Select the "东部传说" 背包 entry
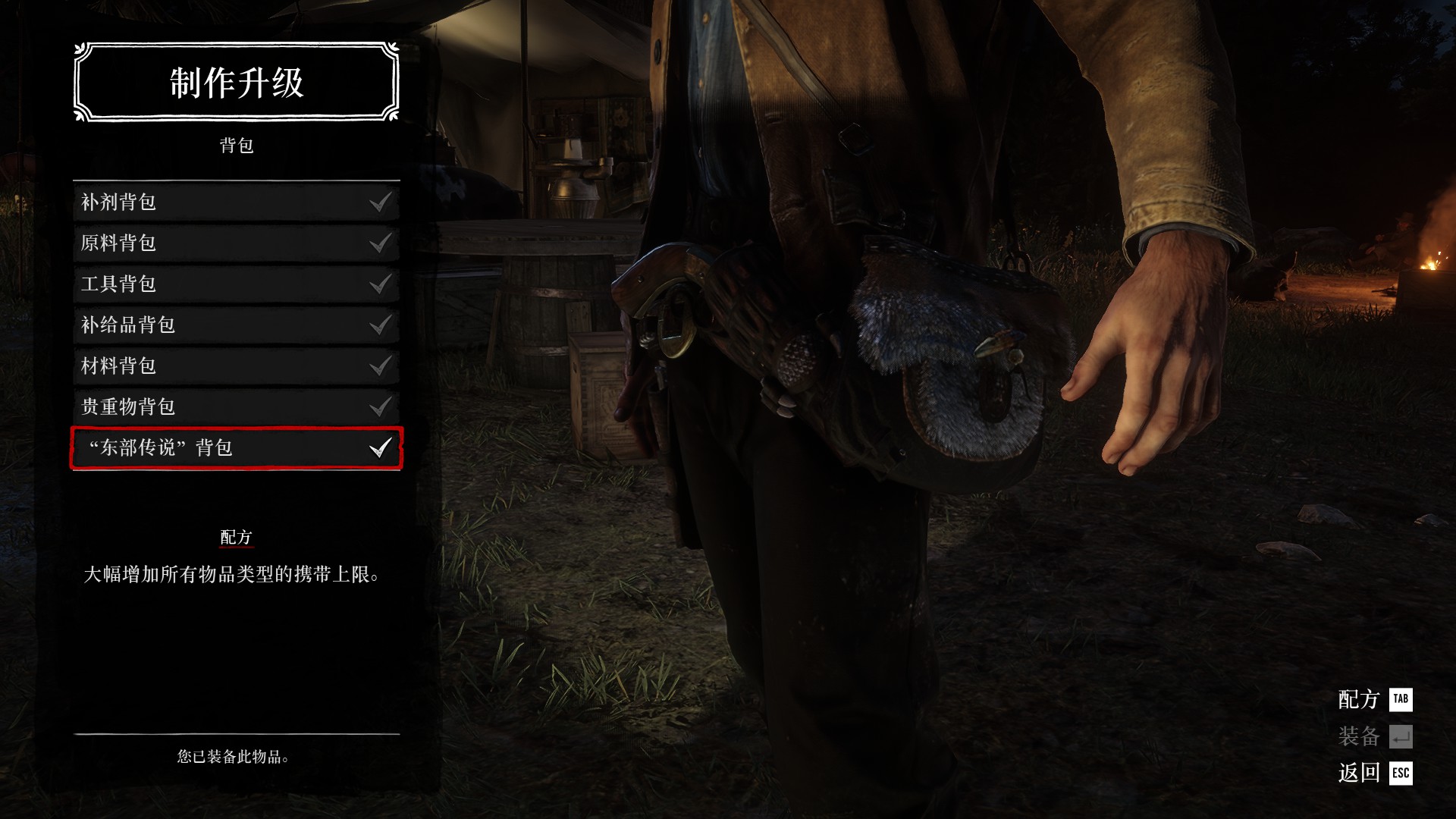 click(236, 447)
